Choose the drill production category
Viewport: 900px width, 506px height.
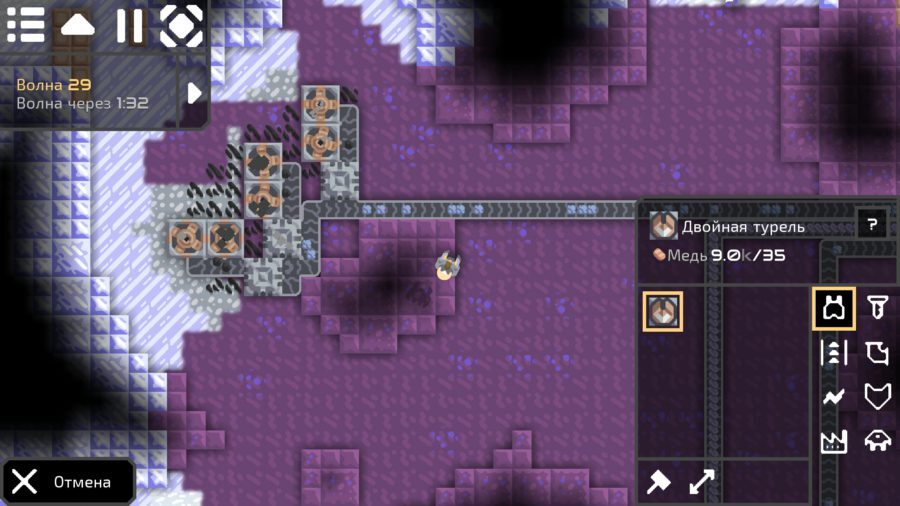[x=877, y=309]
